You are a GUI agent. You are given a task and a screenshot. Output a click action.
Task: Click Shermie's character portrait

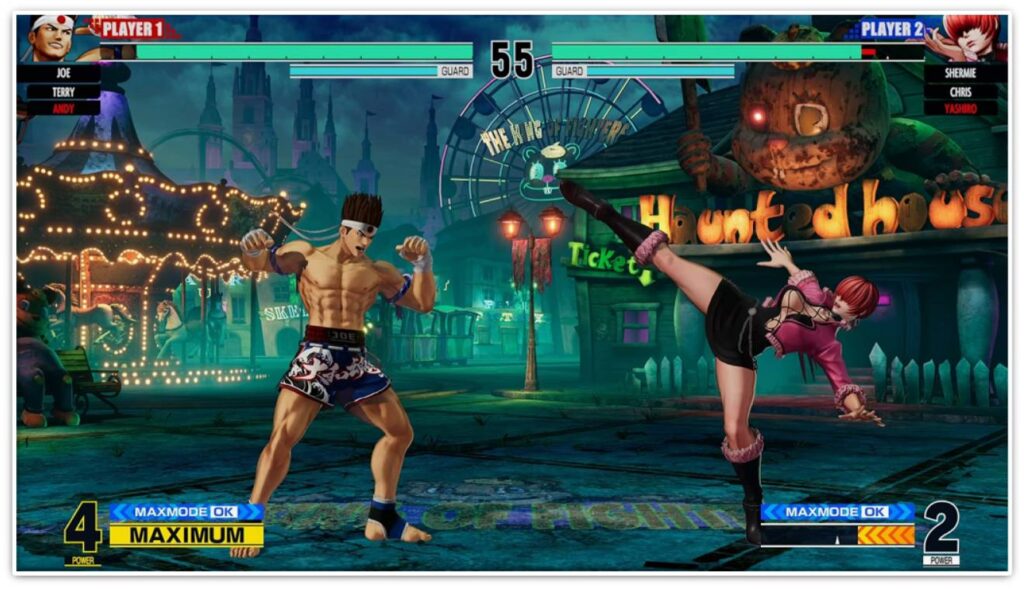click(x=969, y=37)
